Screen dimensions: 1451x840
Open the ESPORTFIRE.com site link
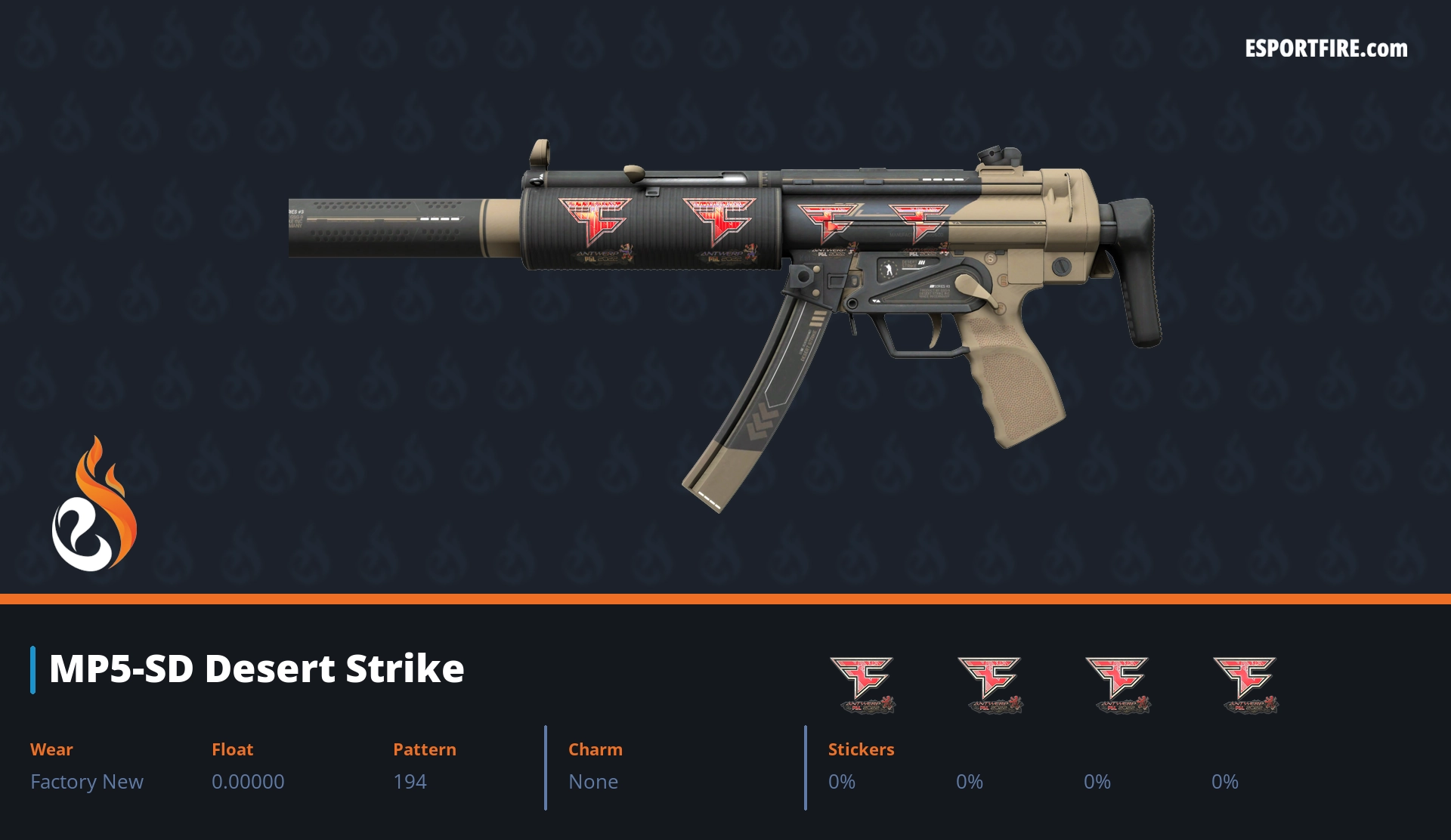pyautogui.click(x=1326, y=49)
